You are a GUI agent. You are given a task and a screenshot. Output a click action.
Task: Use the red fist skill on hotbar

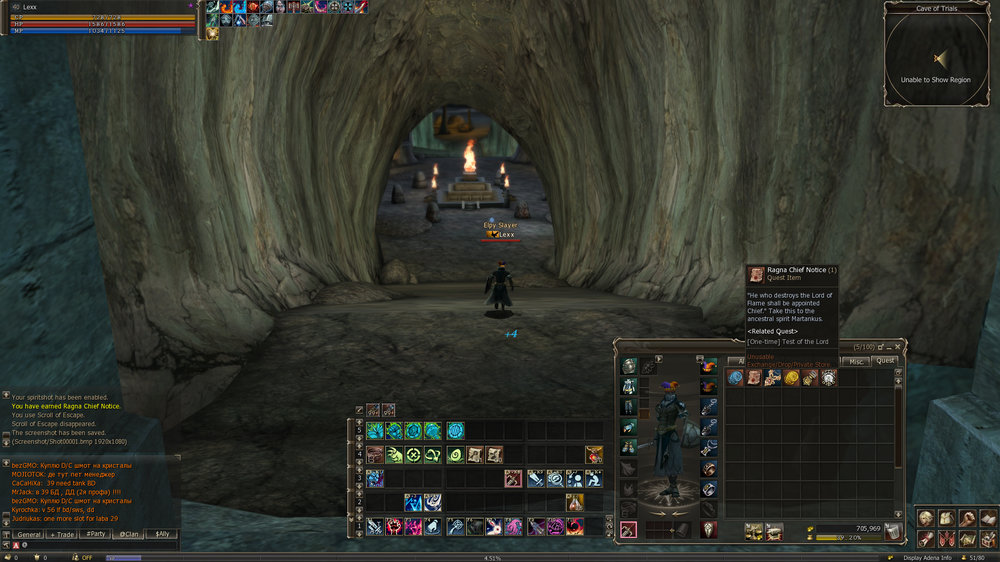pyautogui.click(x=394, y=526)
